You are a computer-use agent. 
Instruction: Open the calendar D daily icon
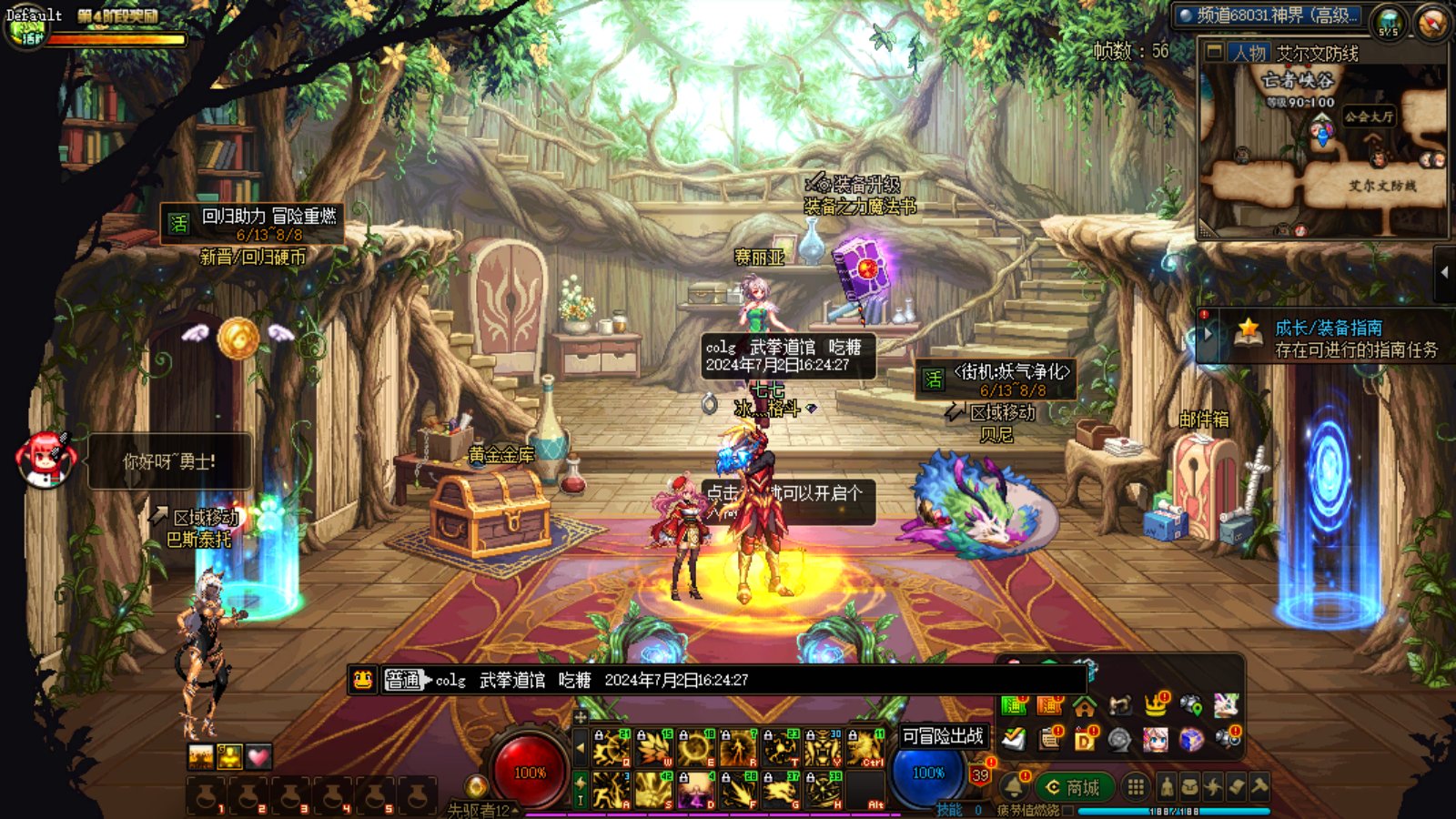[x=1085, y=740]
